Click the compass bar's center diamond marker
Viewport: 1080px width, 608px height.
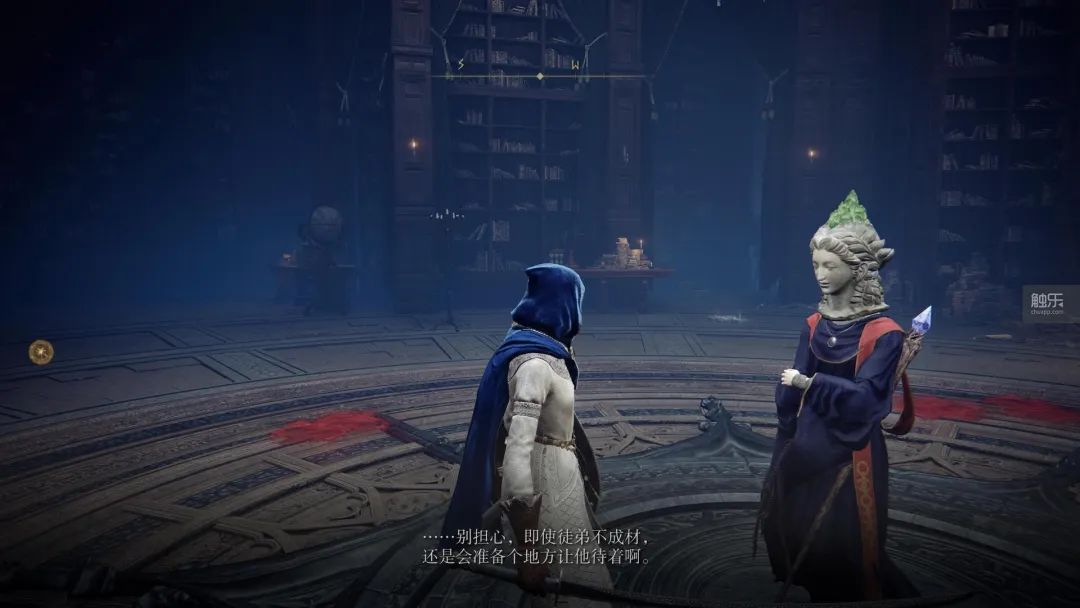point(540,76)
